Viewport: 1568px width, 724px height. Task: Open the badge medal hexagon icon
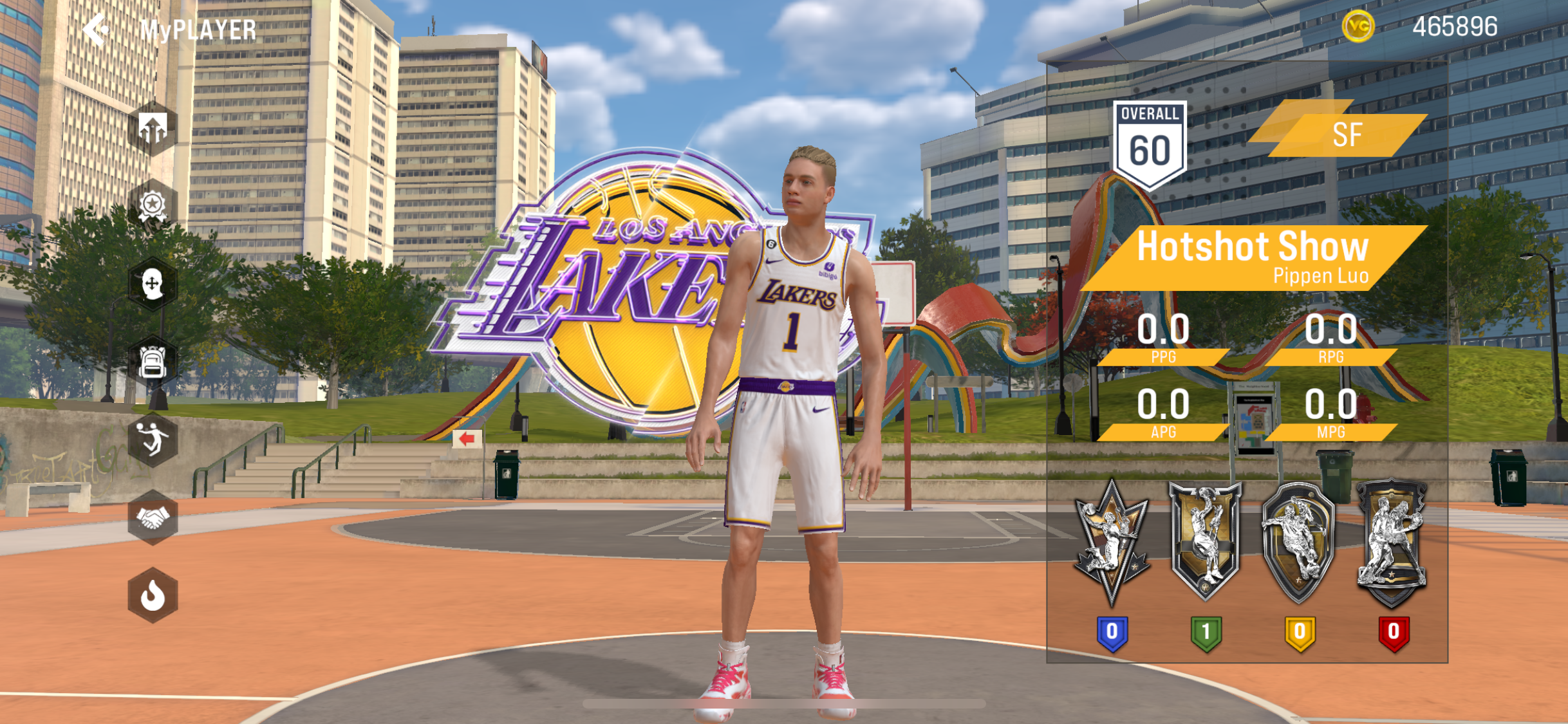[153, 206]
